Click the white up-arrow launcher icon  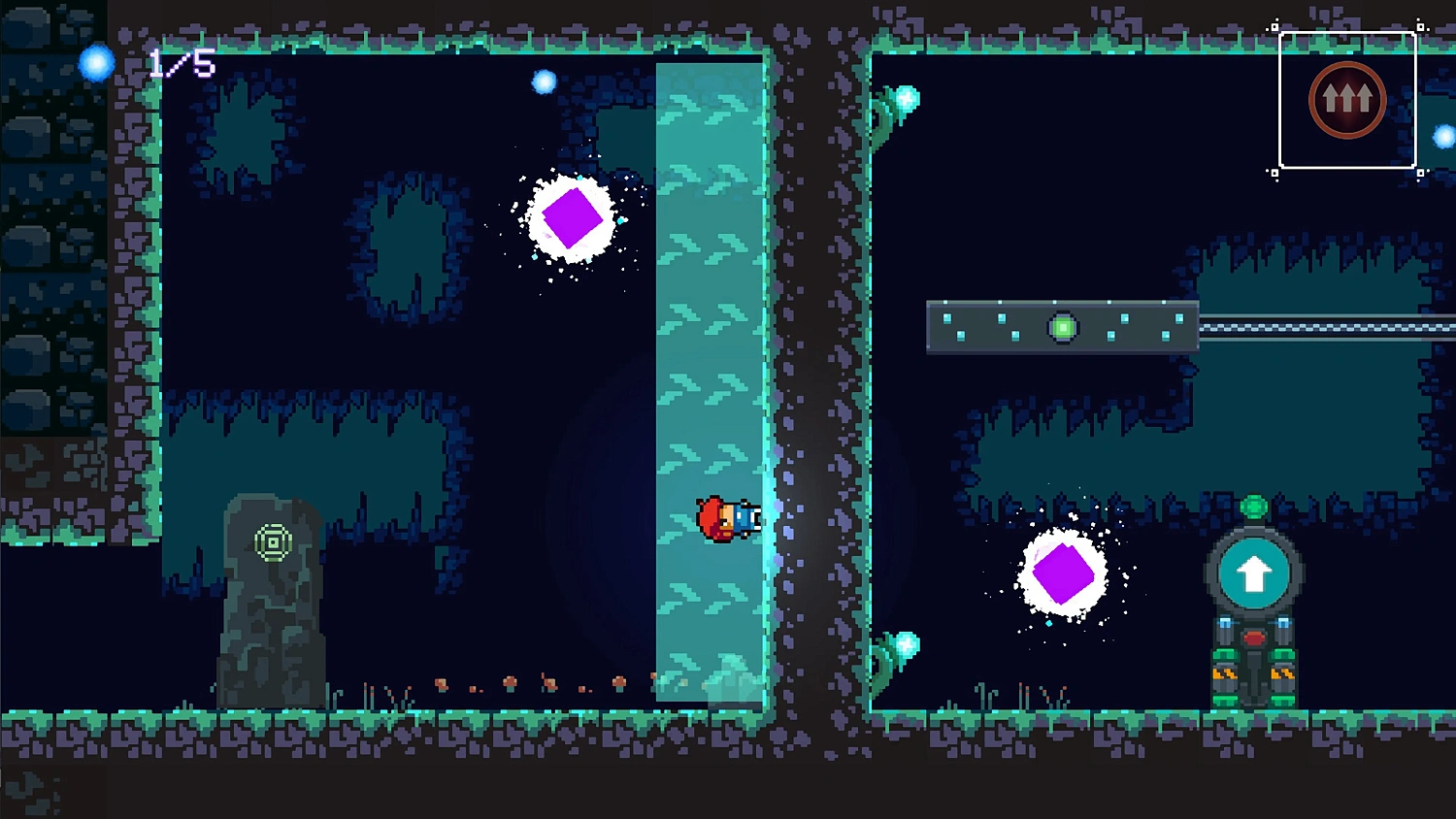pyautogui.click(x=1252, y=571)
